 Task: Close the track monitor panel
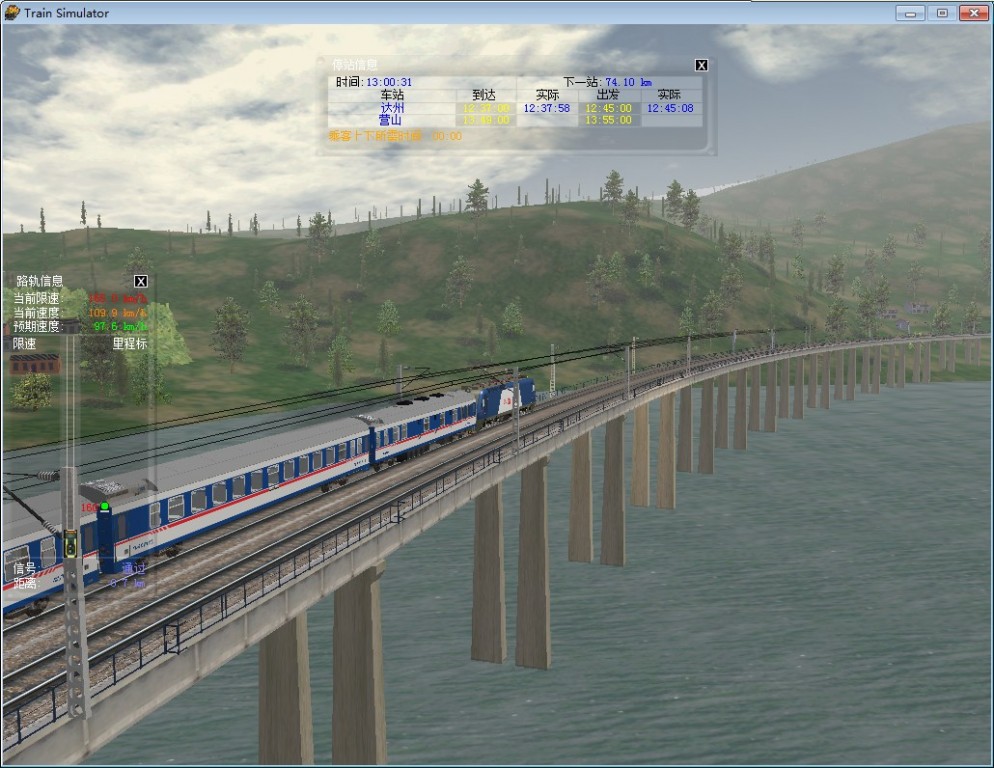point(141,281)
